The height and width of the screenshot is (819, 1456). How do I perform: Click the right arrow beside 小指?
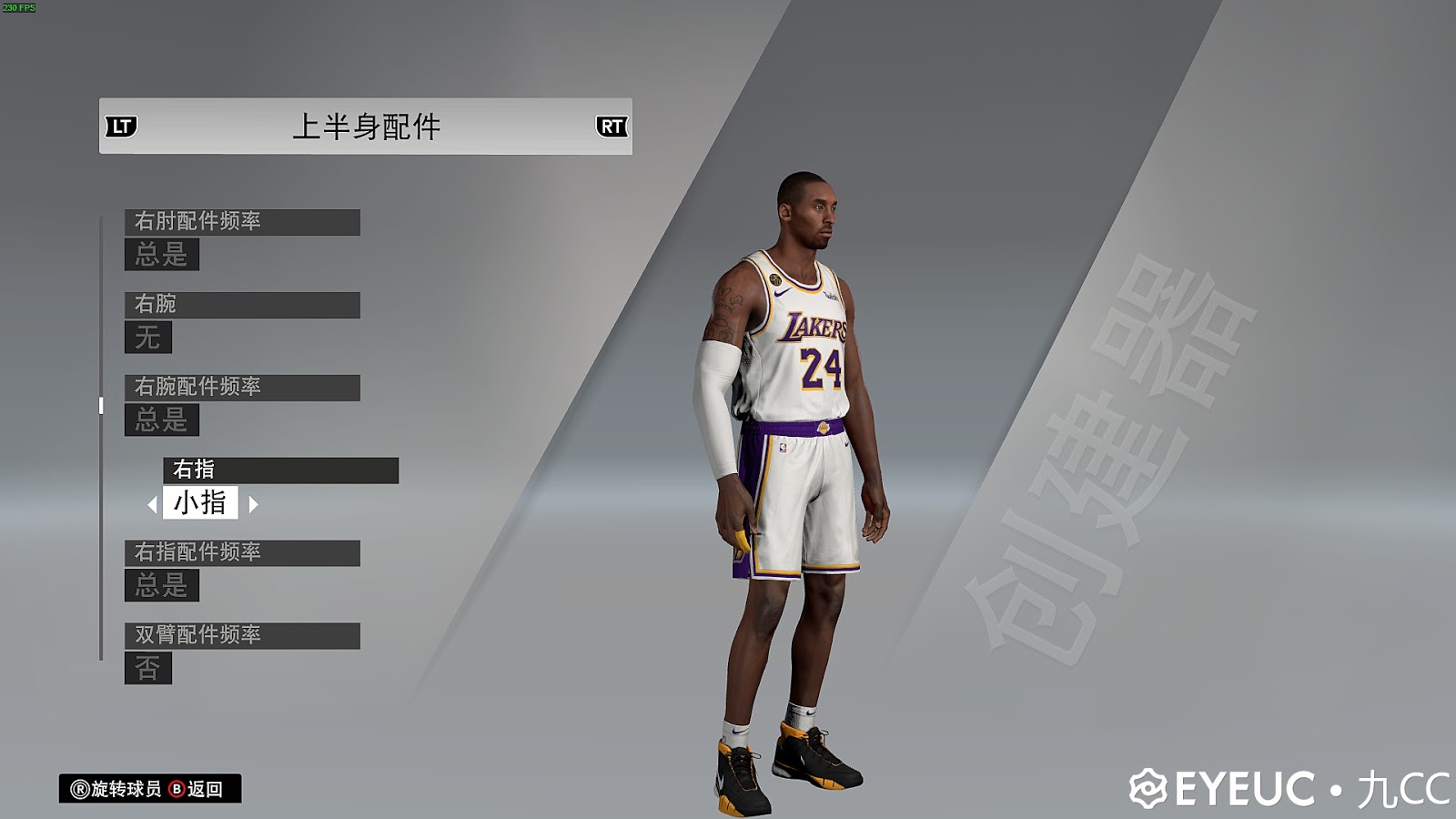253,502
